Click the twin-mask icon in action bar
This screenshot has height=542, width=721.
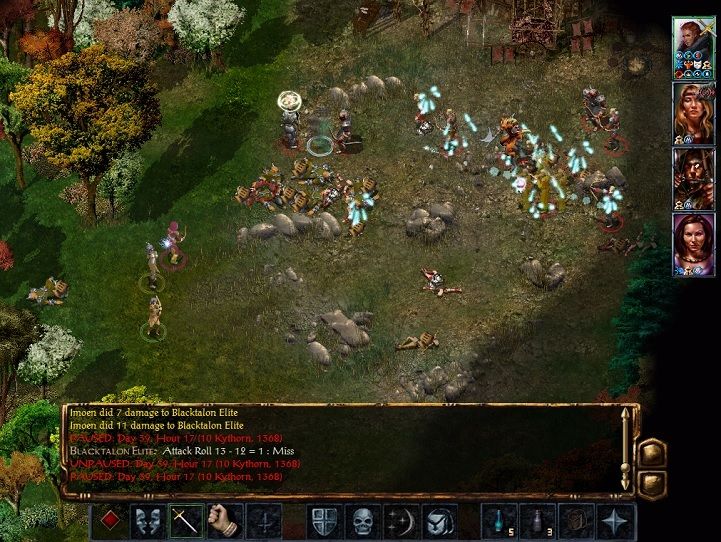(148, 521)
